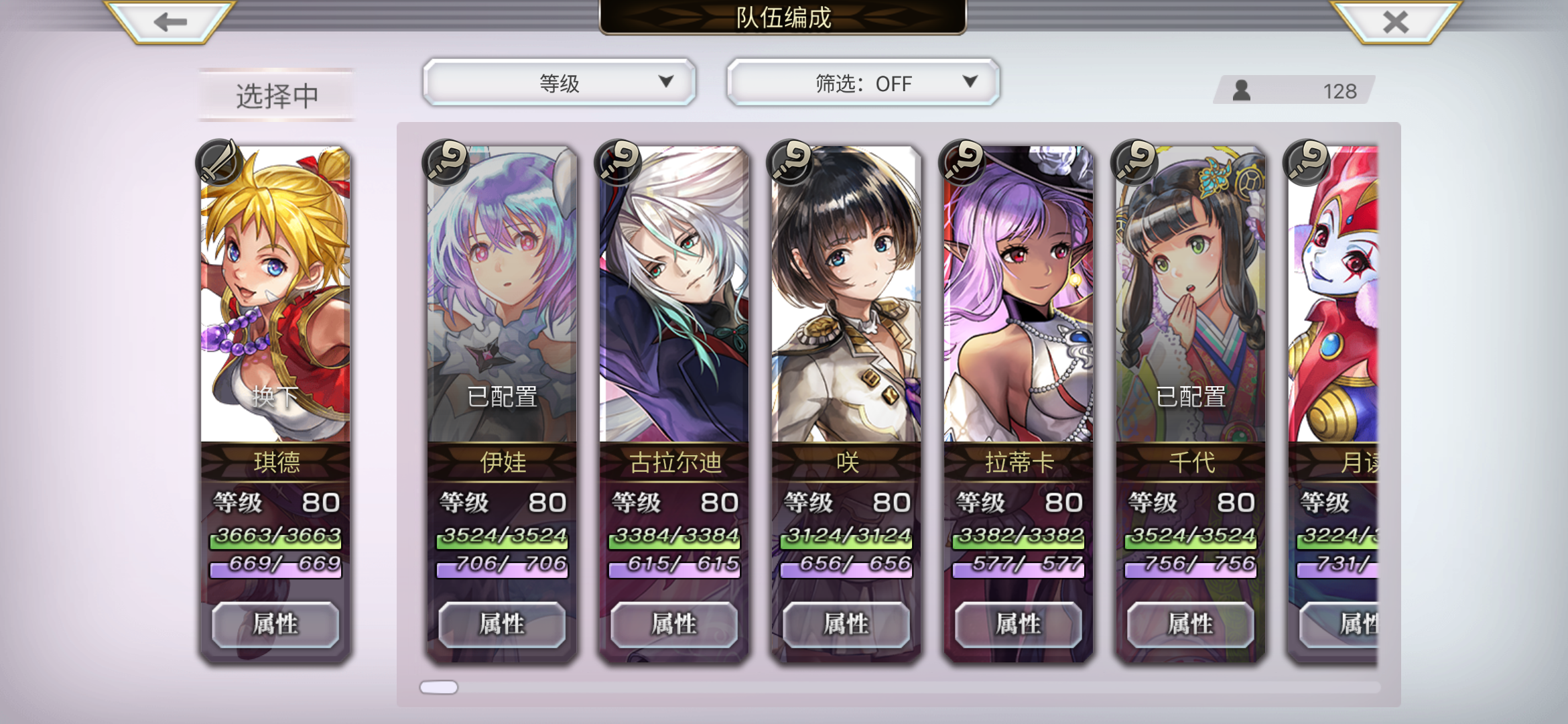
Task: Open the 等级 sort dropdown
Action: tap(558, 82)
